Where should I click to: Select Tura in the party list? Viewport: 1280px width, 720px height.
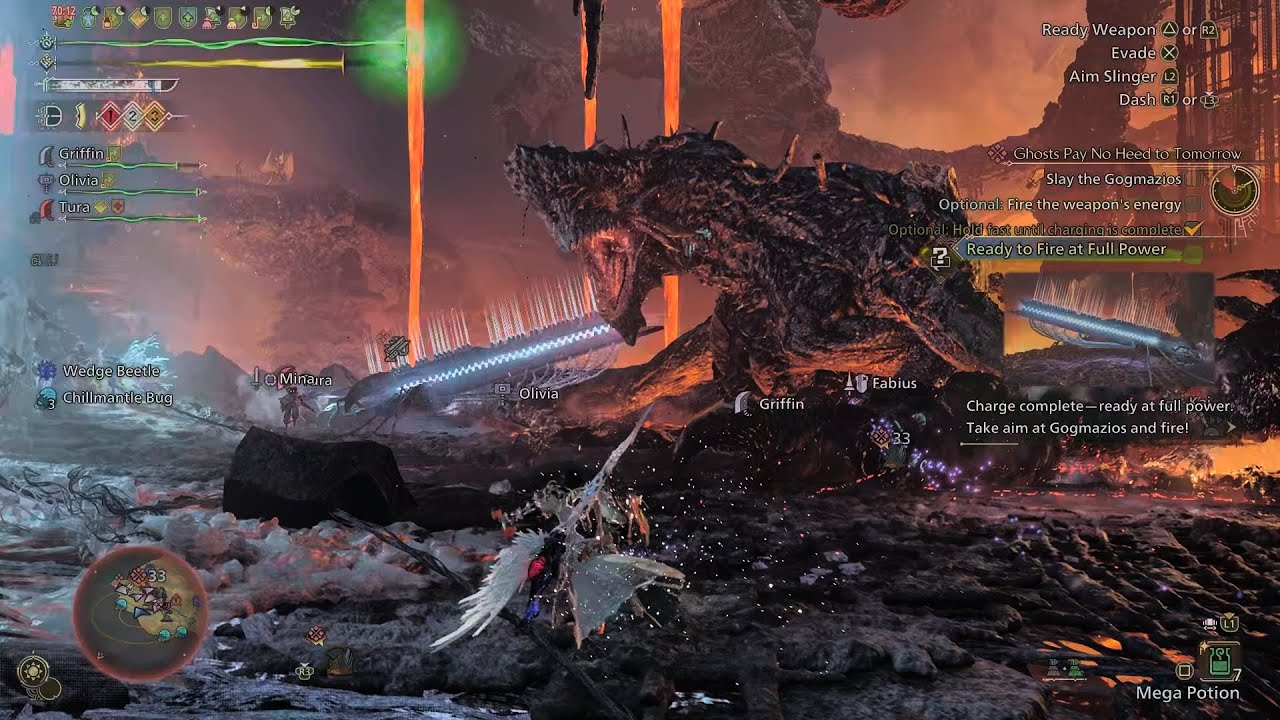tap(74, 207)
